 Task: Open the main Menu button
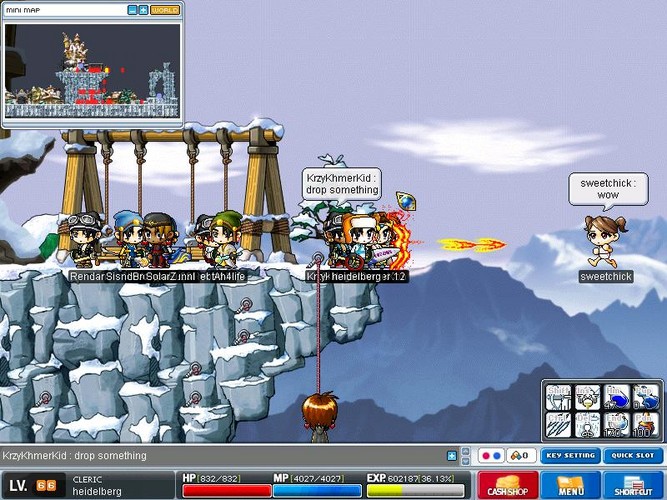[571, 485]
